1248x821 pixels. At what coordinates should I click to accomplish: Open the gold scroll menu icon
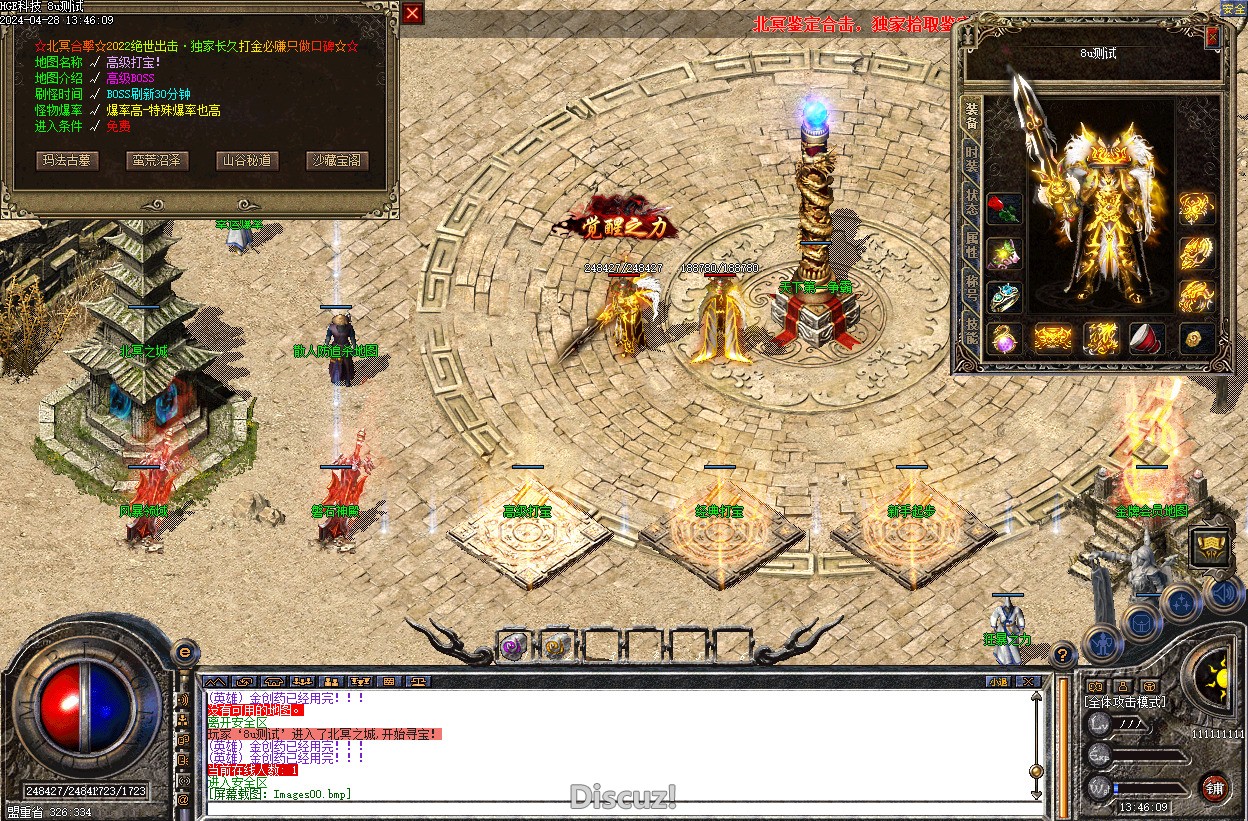point(1210,548)
